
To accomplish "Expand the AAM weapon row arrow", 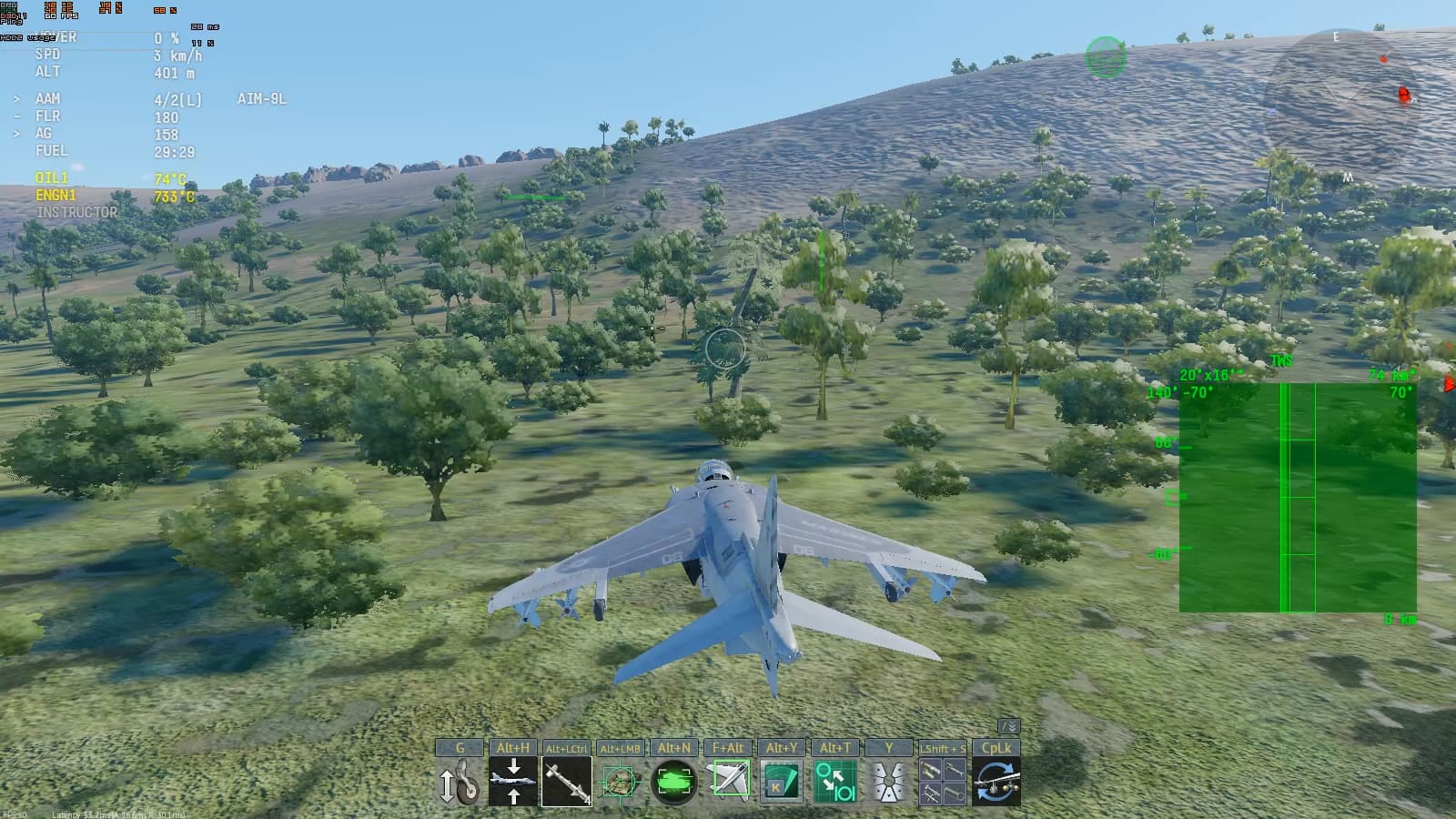I will (16, 98).
